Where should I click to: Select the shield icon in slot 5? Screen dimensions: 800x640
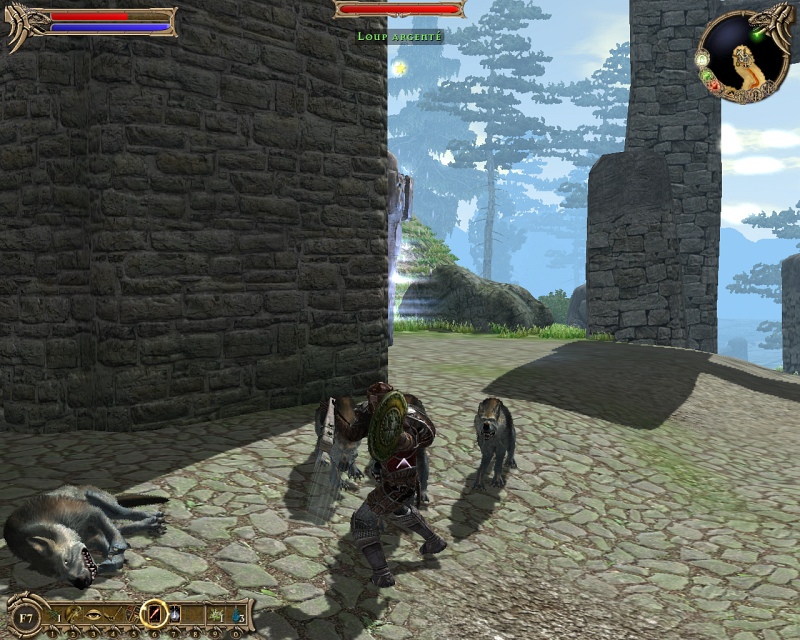[x=134, y=613]
